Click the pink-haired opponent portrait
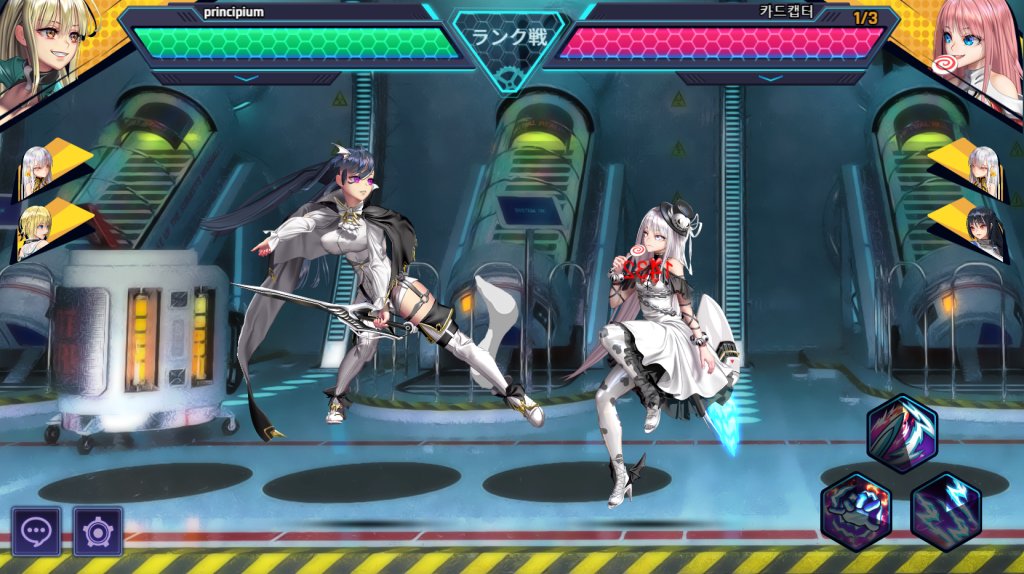The width and height of the screenshot is (1024, 574). (x=975, y=50)
